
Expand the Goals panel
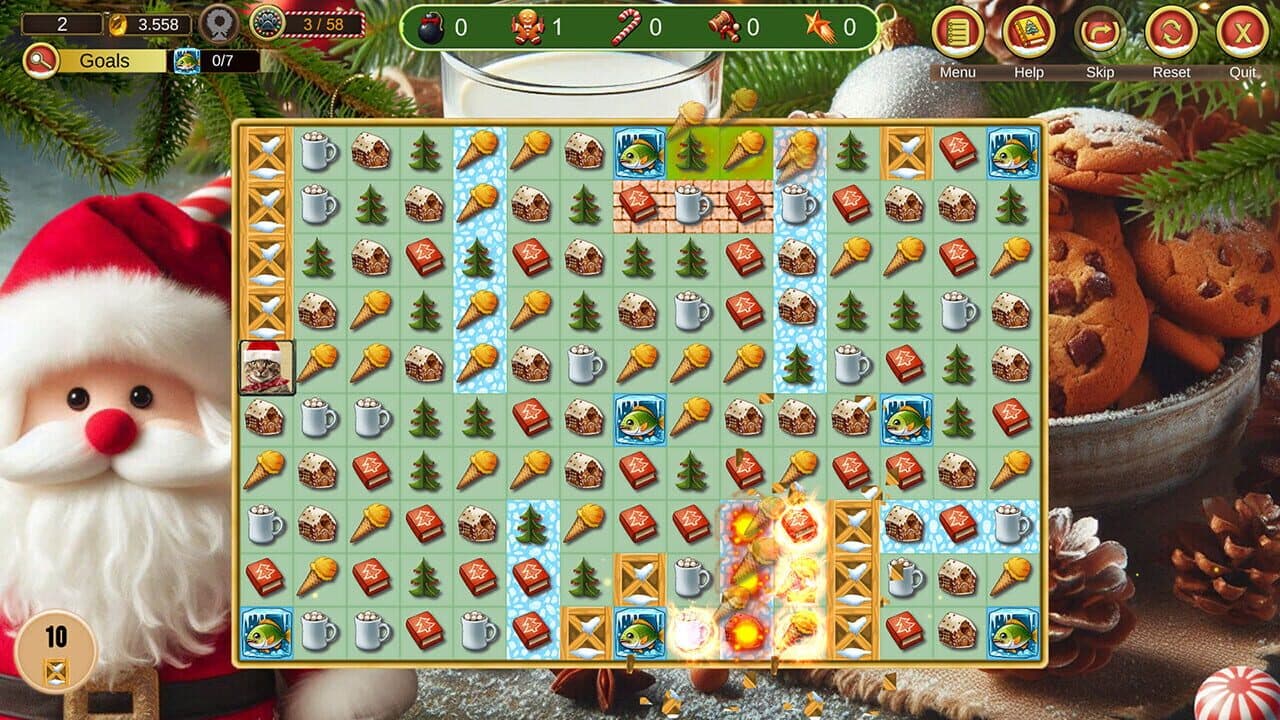(x=105, y=59)
